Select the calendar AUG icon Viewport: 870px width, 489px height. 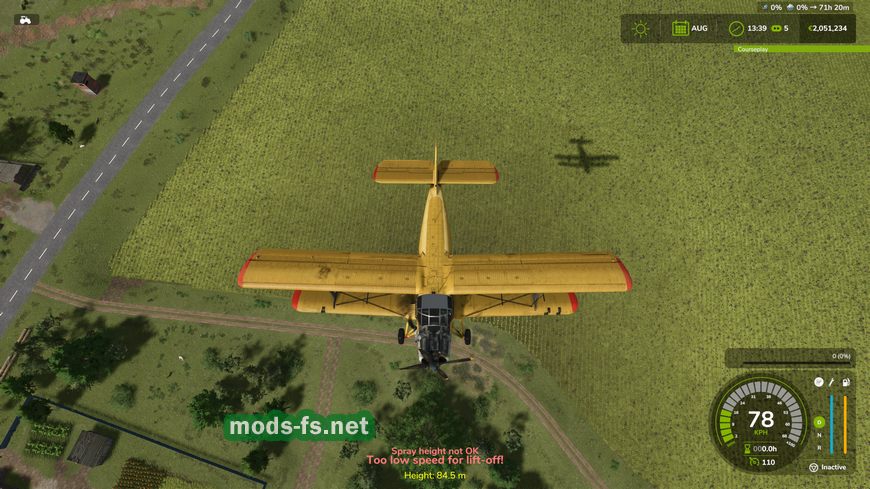680,28
